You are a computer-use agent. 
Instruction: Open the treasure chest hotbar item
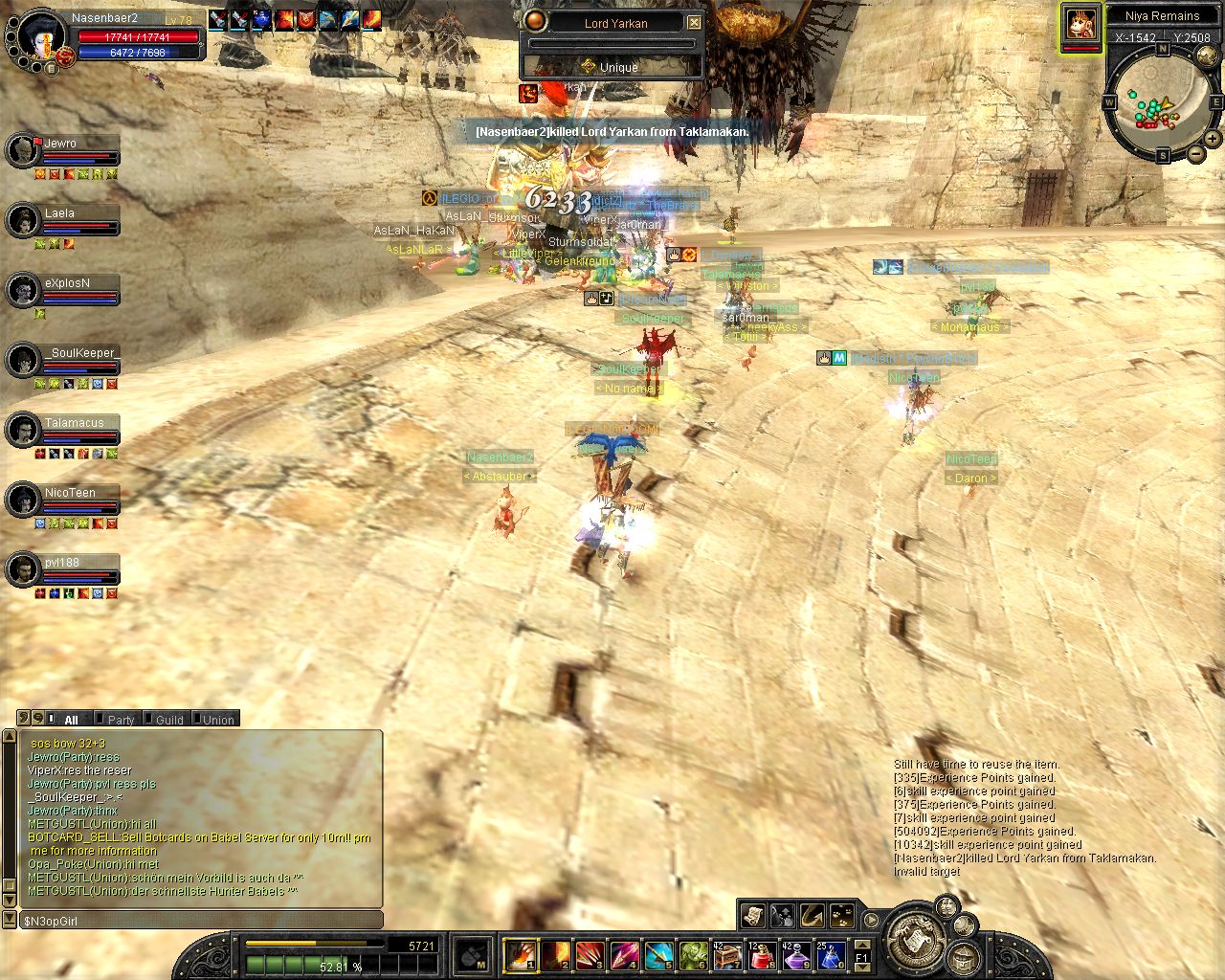click(727, 955)
